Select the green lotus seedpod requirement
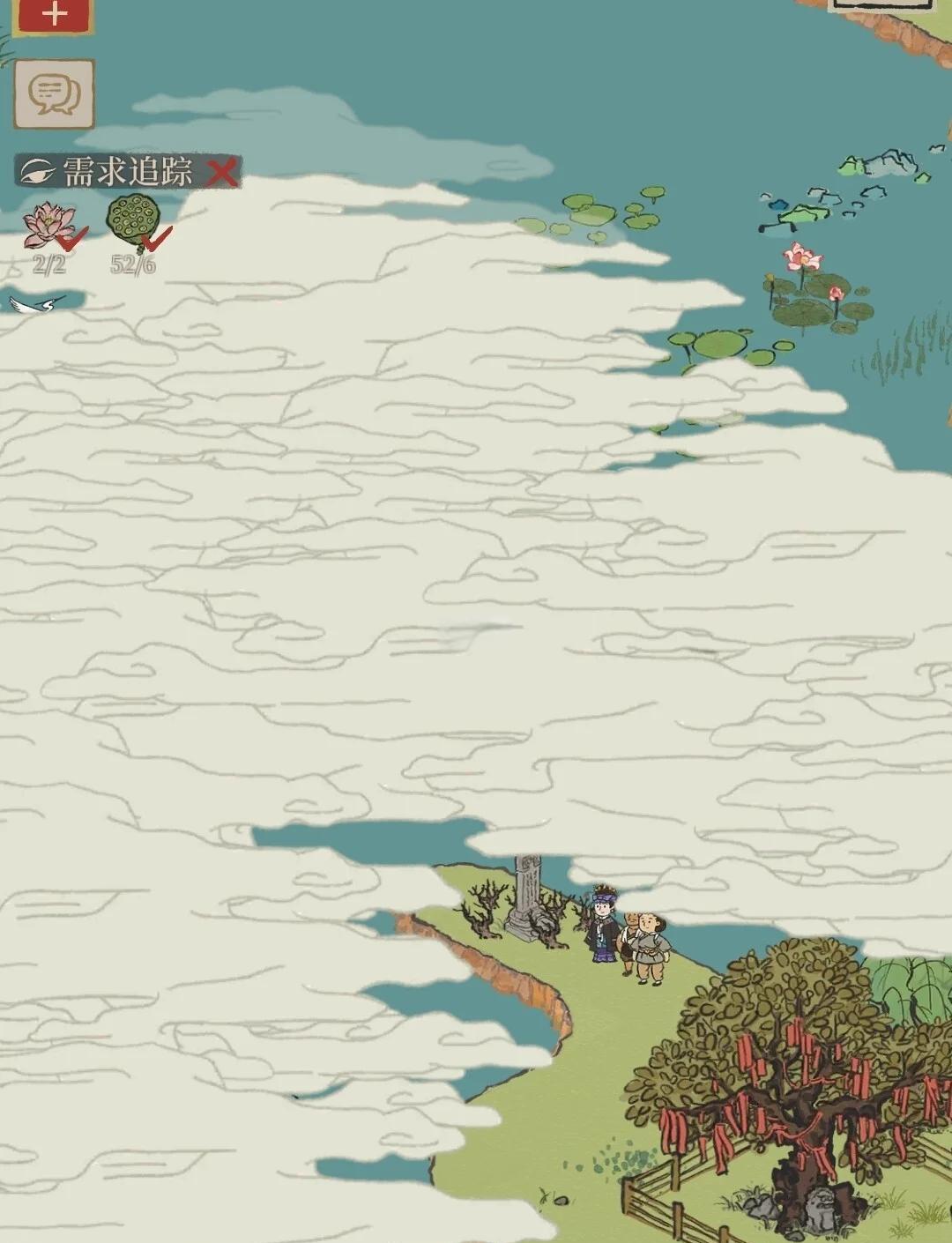 click(133, 222)
